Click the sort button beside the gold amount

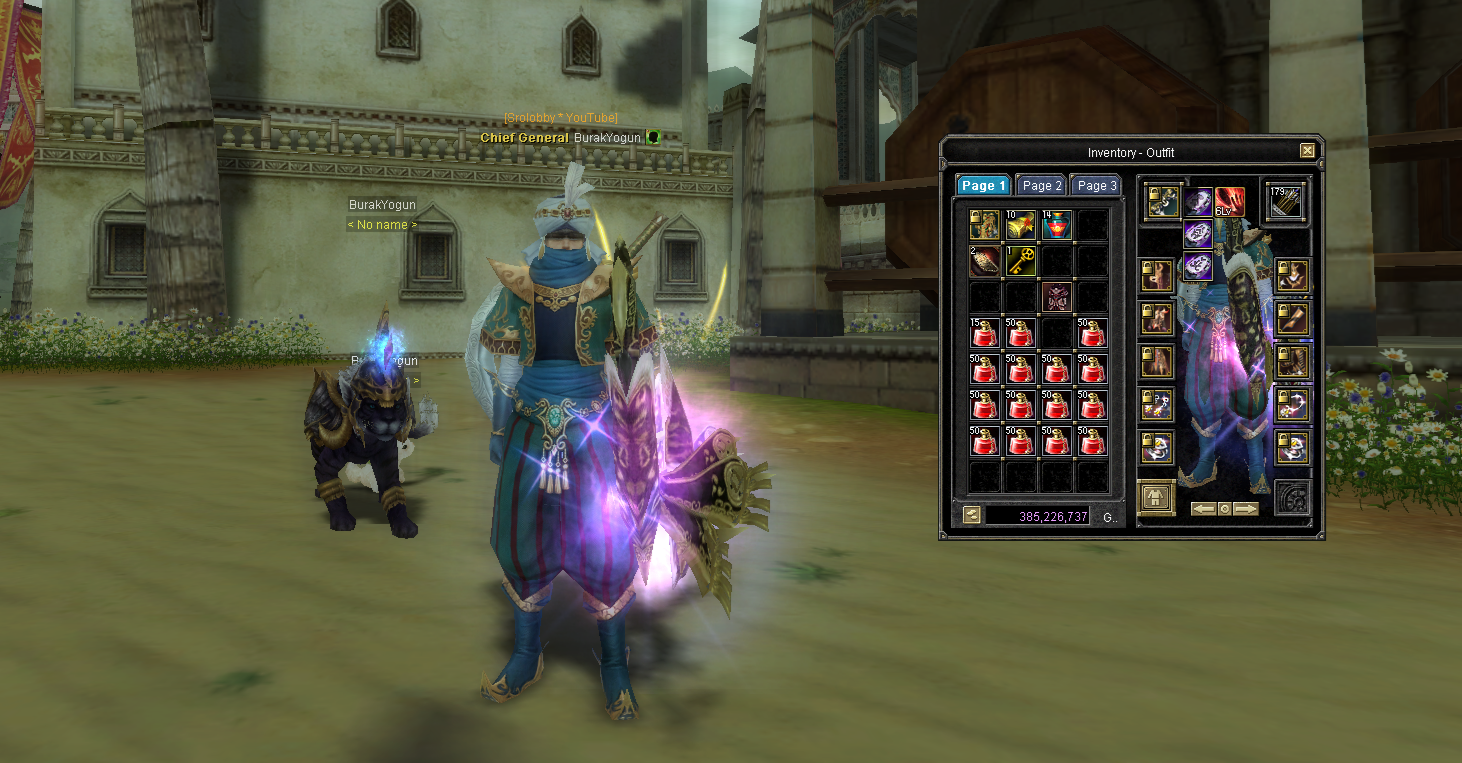coord(971,515)
